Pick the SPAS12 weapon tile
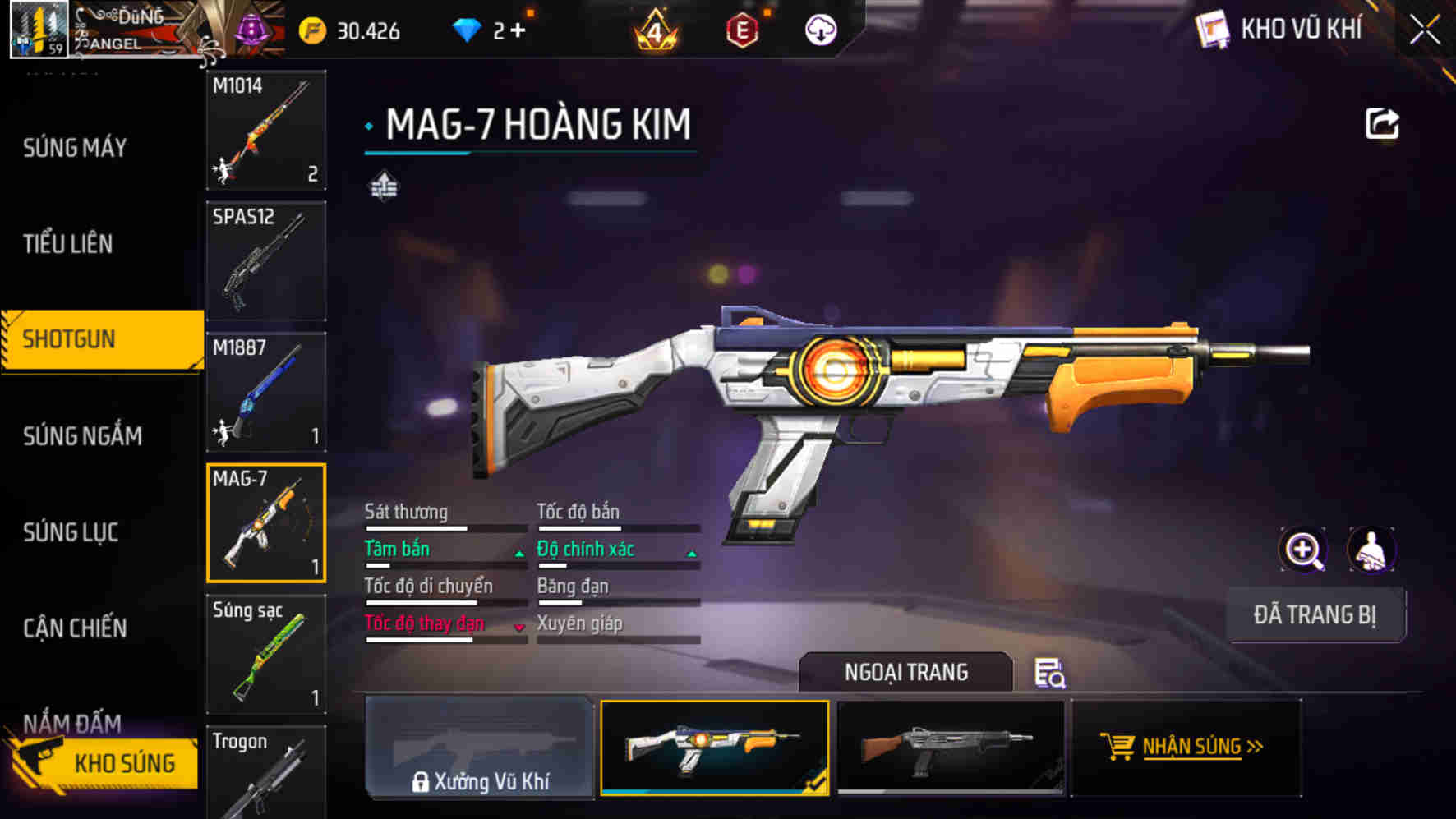Viewport: 1456px width, 819px height. pos(266,261)
